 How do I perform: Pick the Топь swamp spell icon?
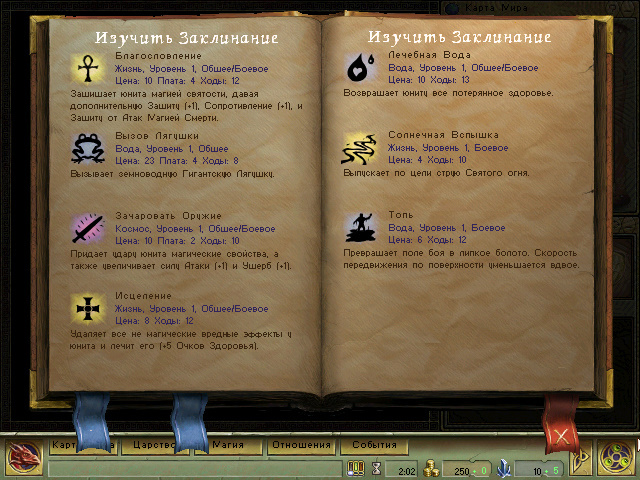click(360, 228)
